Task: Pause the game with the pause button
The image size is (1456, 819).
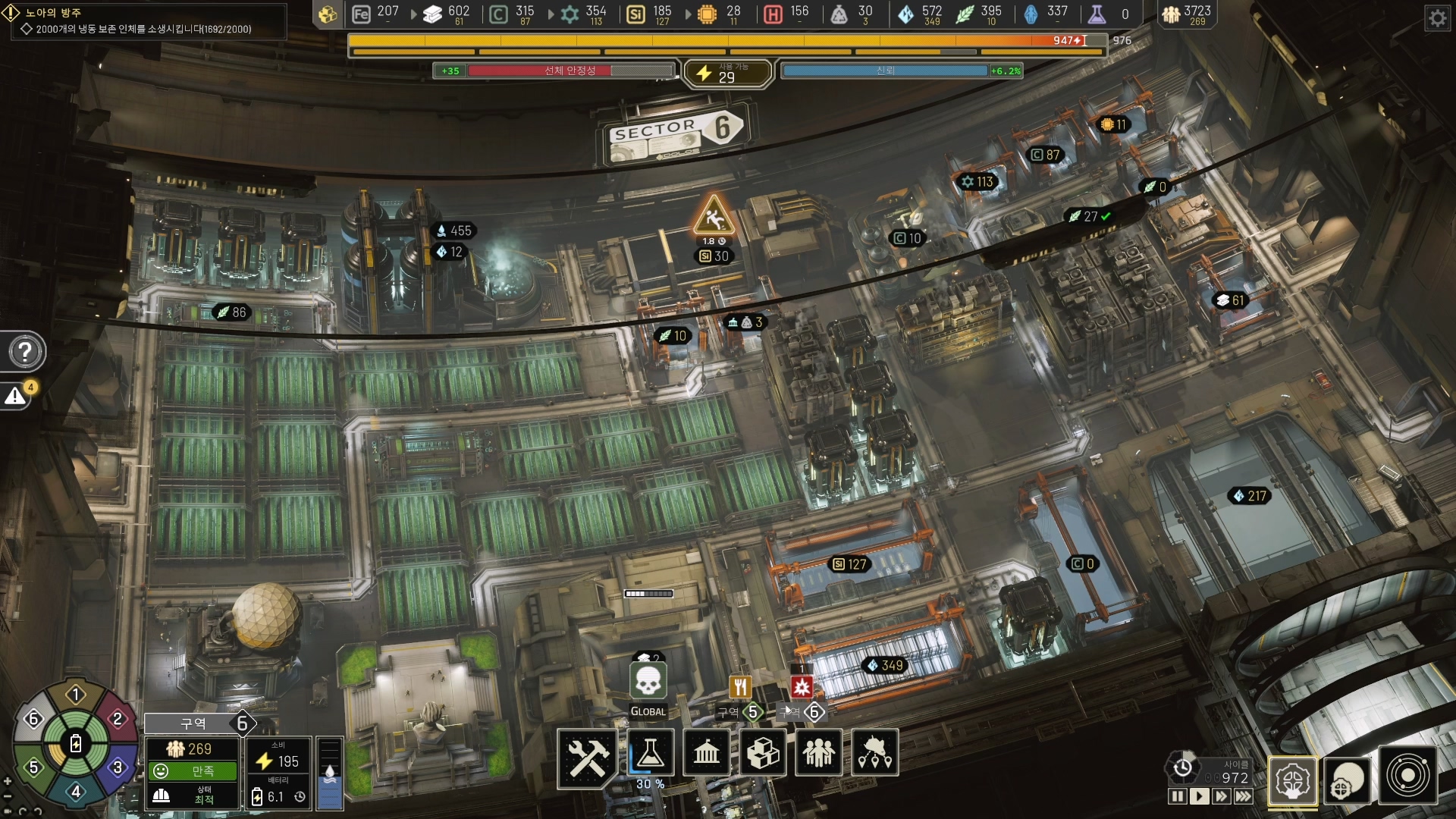Action: tap(1177, 796)
